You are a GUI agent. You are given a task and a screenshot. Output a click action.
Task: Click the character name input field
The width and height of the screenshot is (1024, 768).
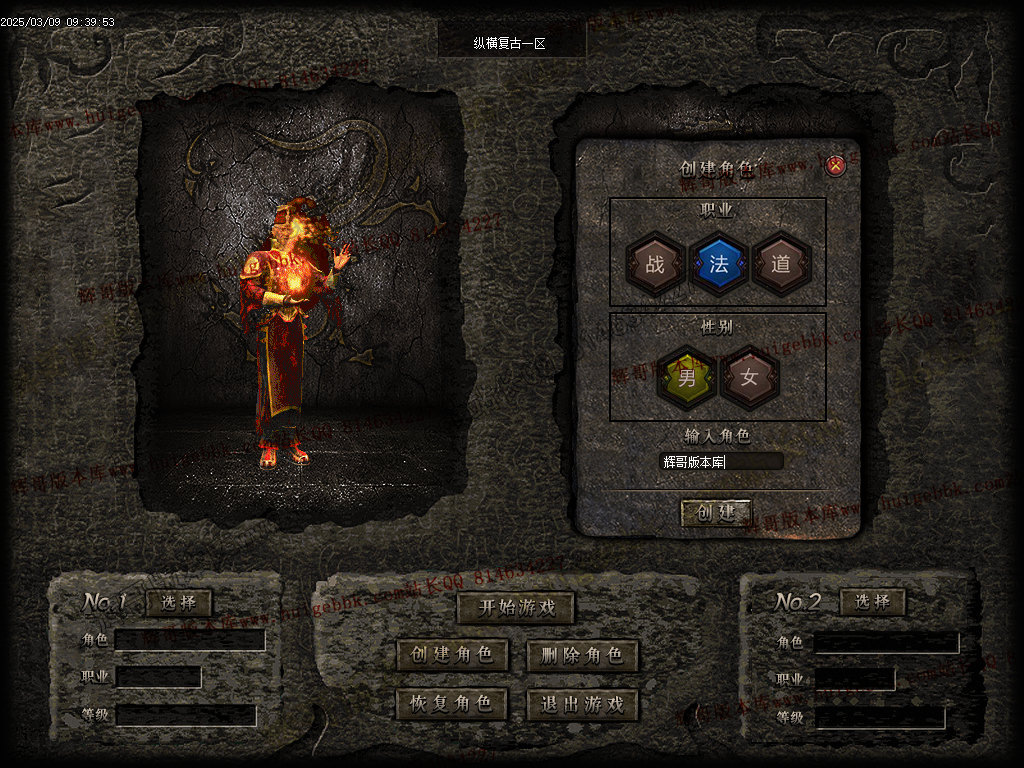722,461
